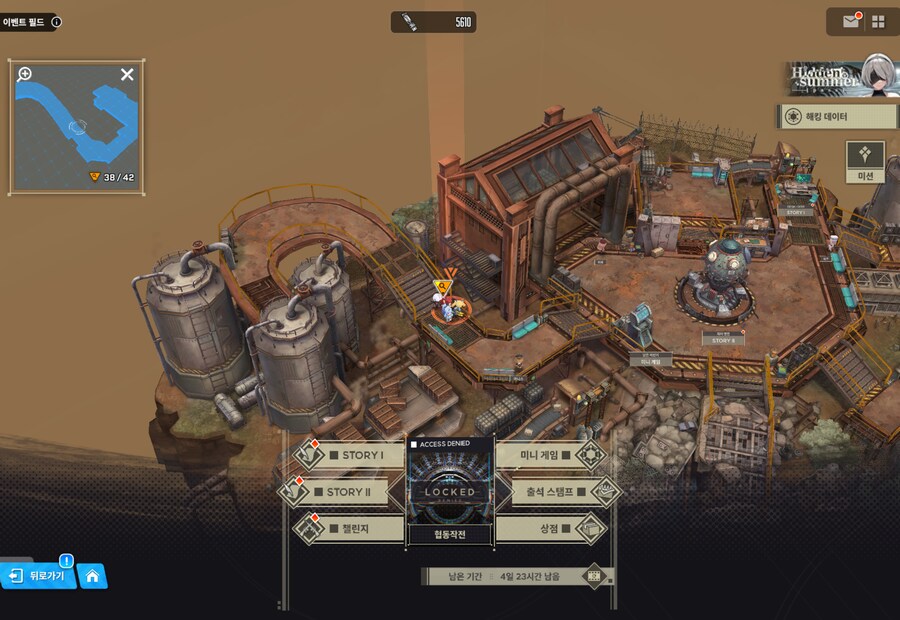900x620 pixels.
Task: Go back with the 뒤로가기 button
Action: click(x=40, y=576)
